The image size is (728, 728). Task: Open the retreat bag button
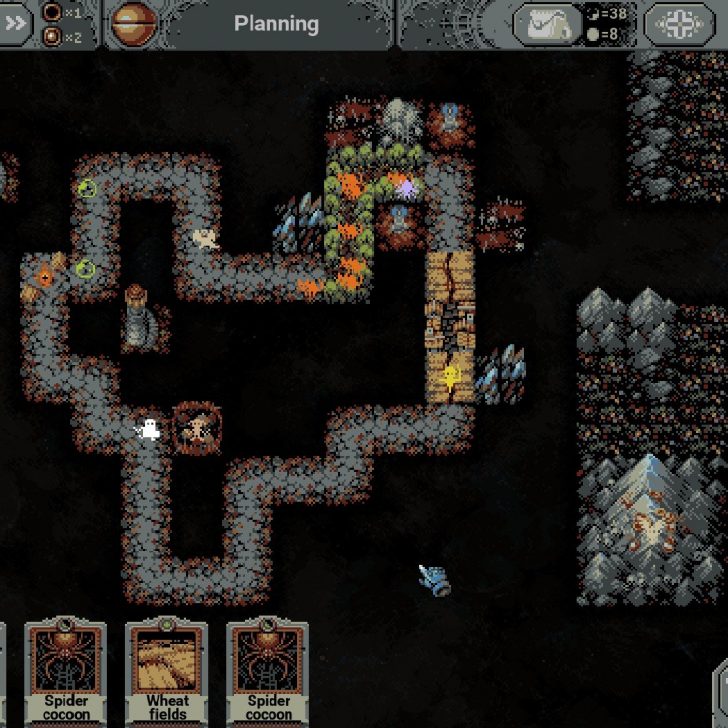(547, 24)
